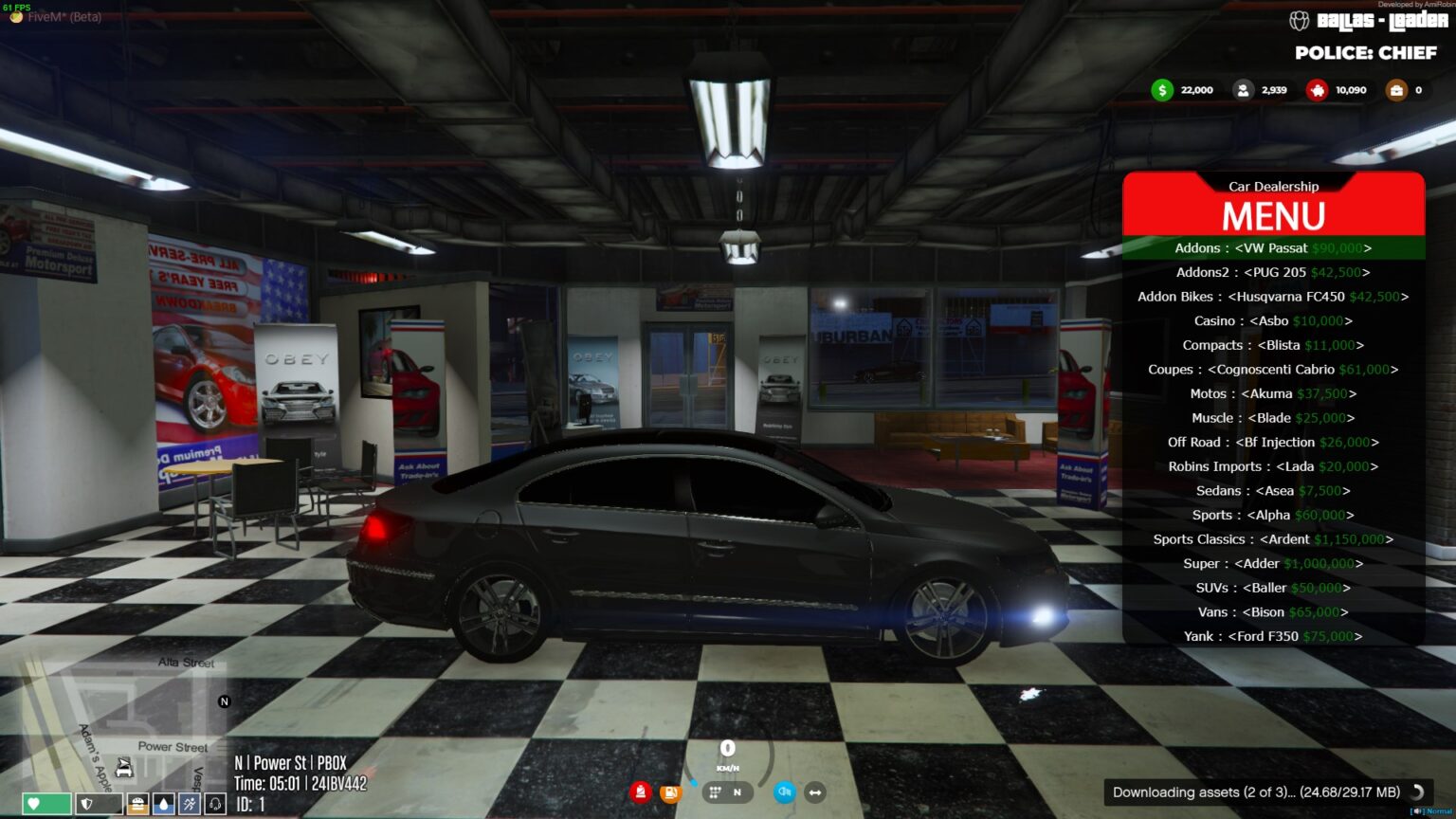Click the headset voice chat icon
This screenshot has width=1456, height=819.
pos(215,803)
